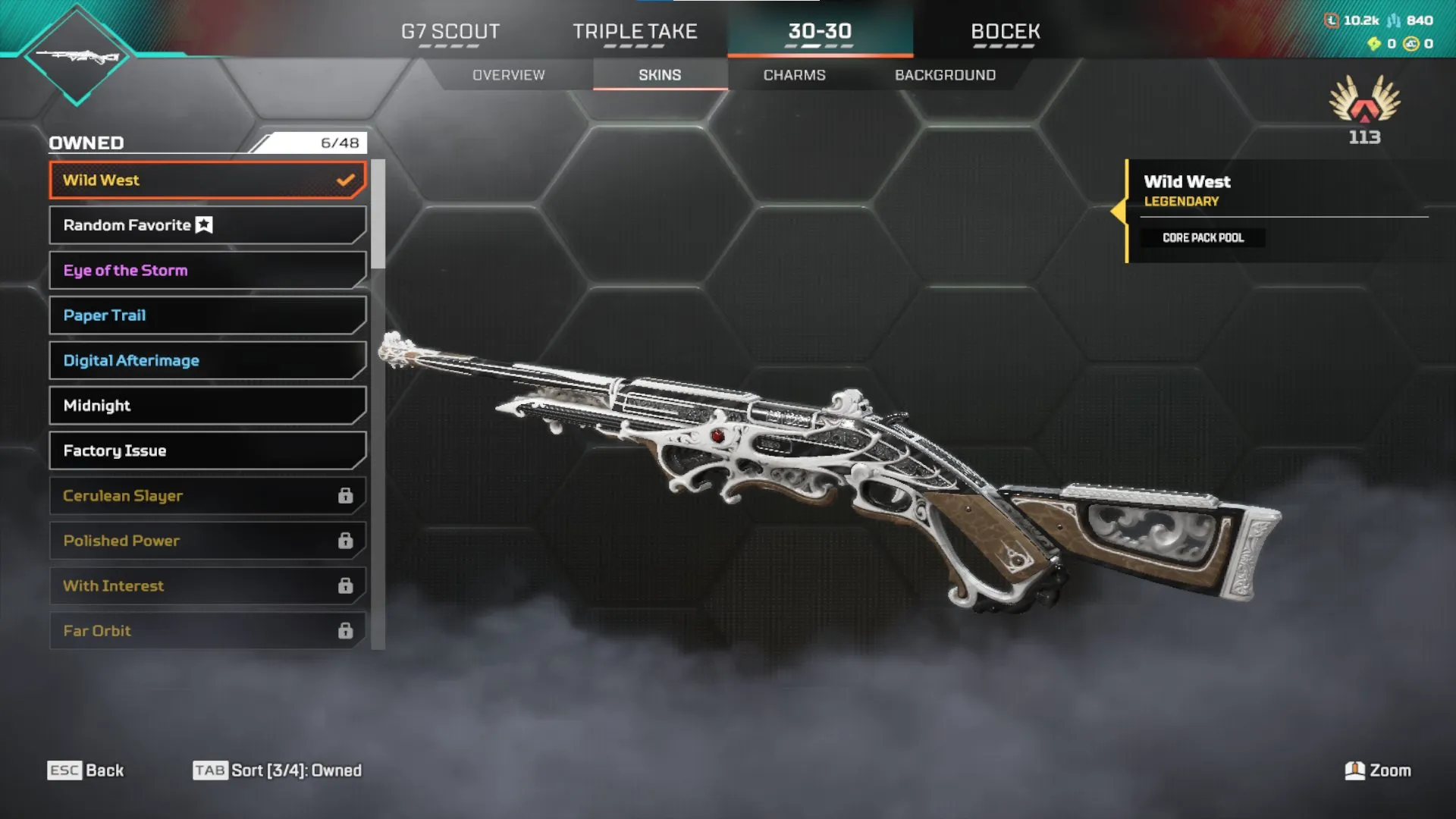The image size is (1456, 819).
Task: Switch to the Charms tab
Action: pyautogui.click(x=794, y=74)
